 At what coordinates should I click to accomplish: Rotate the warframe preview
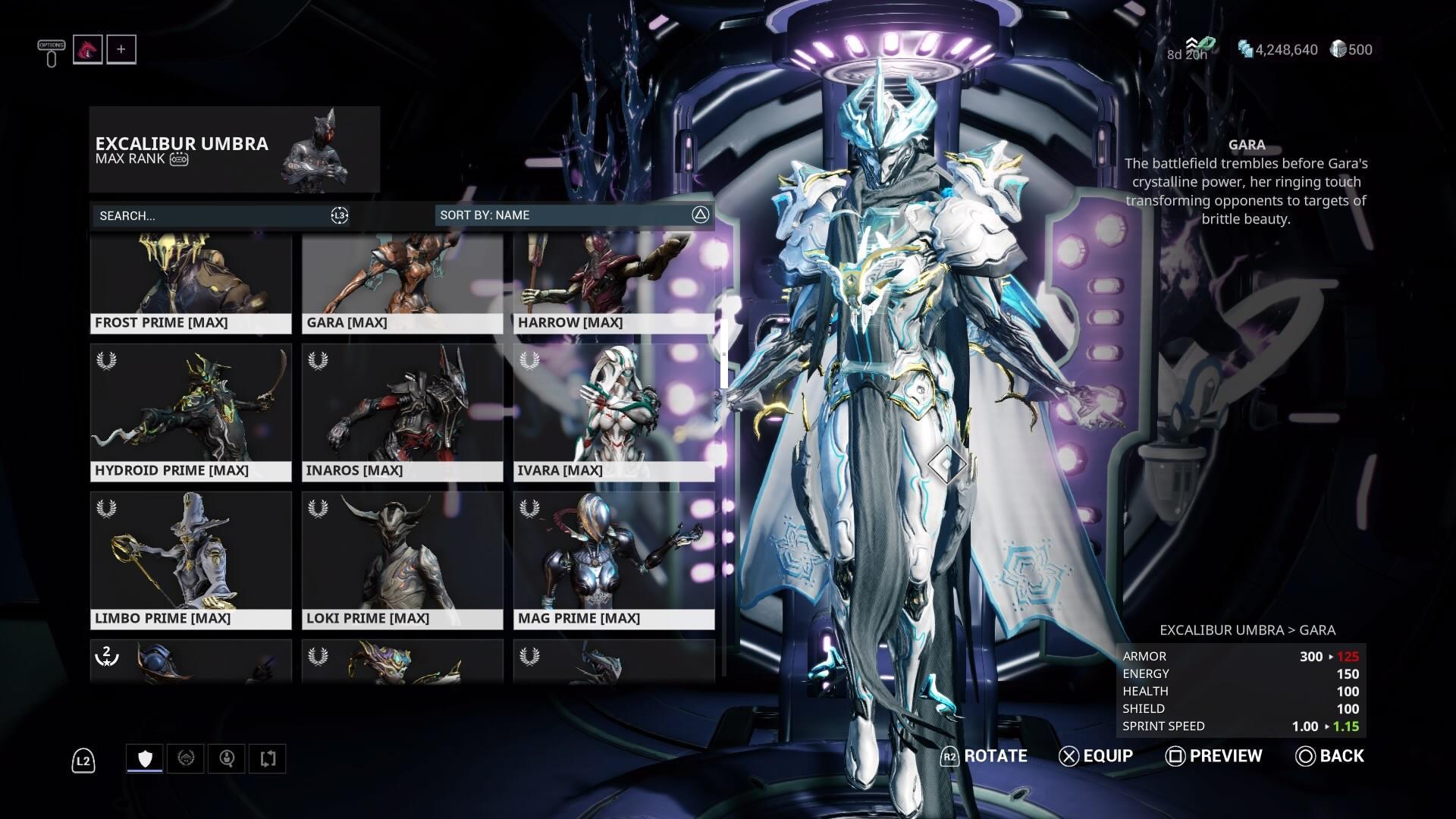[x=984, y=756]
